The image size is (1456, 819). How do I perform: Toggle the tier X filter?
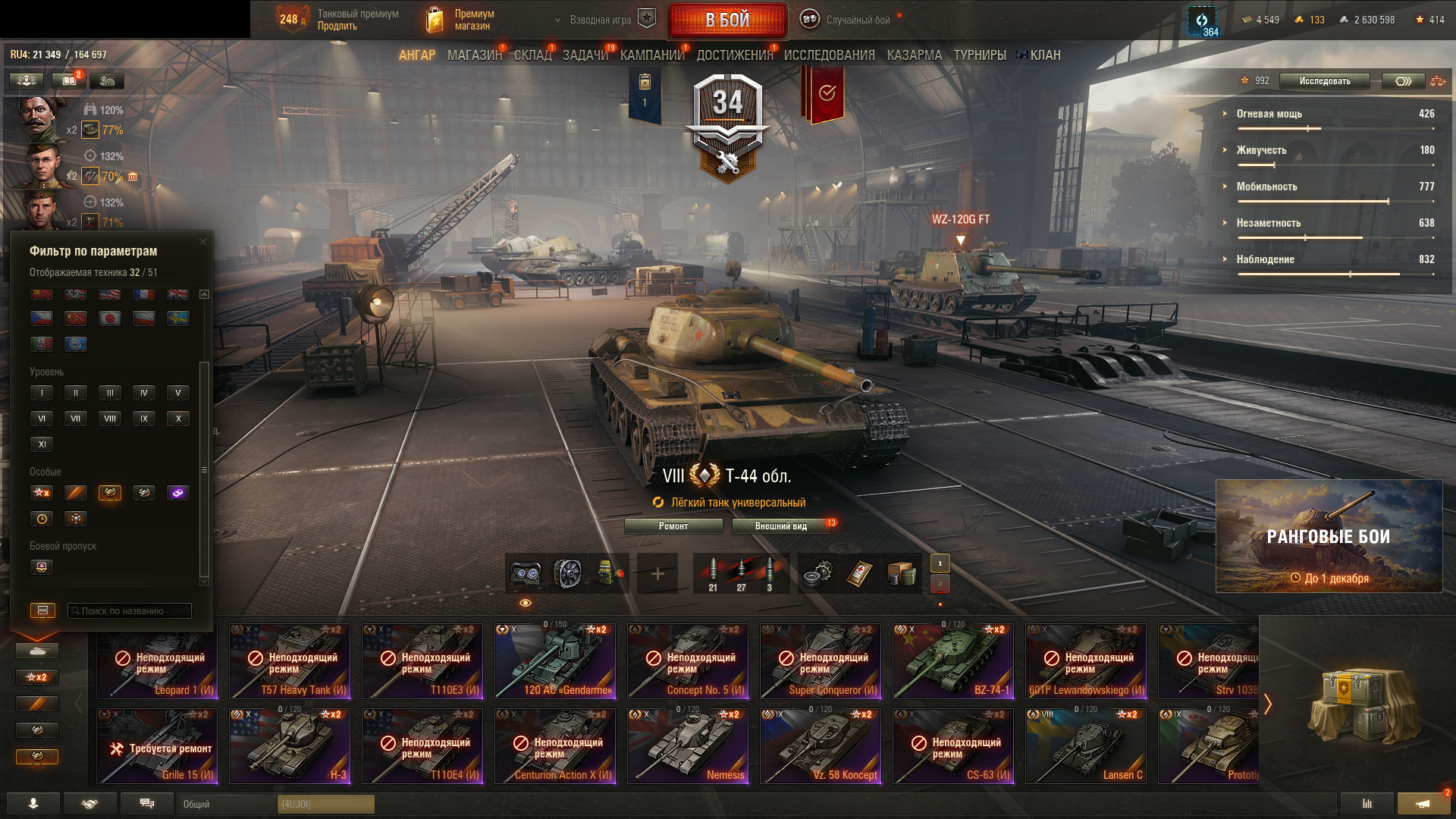point(178,419)
